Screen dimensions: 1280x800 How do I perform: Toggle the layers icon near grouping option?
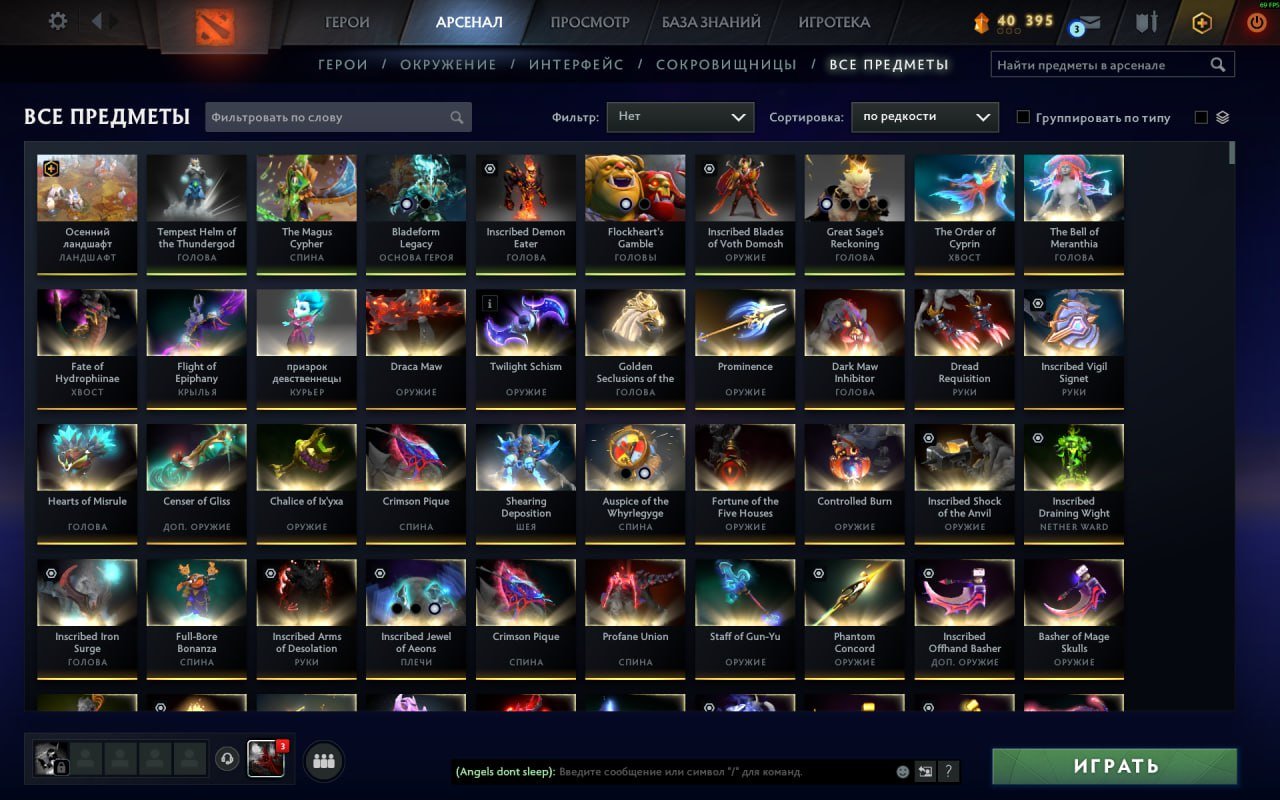click(x=1222, y=116)
